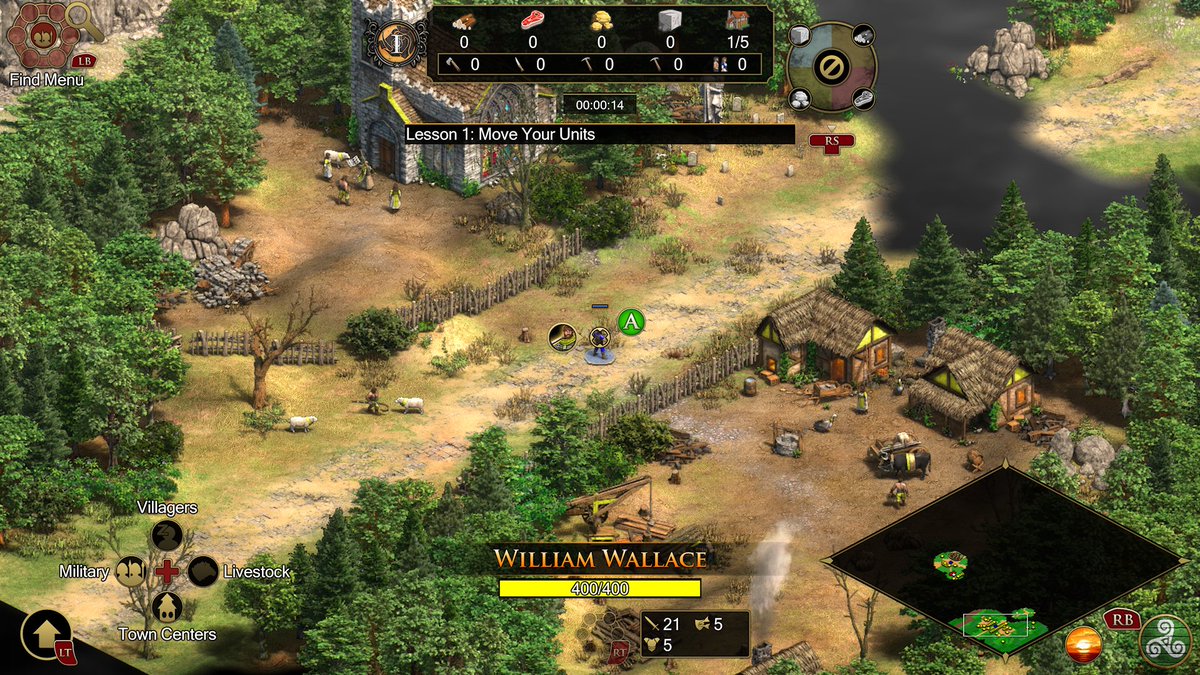Click the center no-entry symbol on resource wheel
The height and width of the screenshot is (675, 1200).
pos(831,68)
